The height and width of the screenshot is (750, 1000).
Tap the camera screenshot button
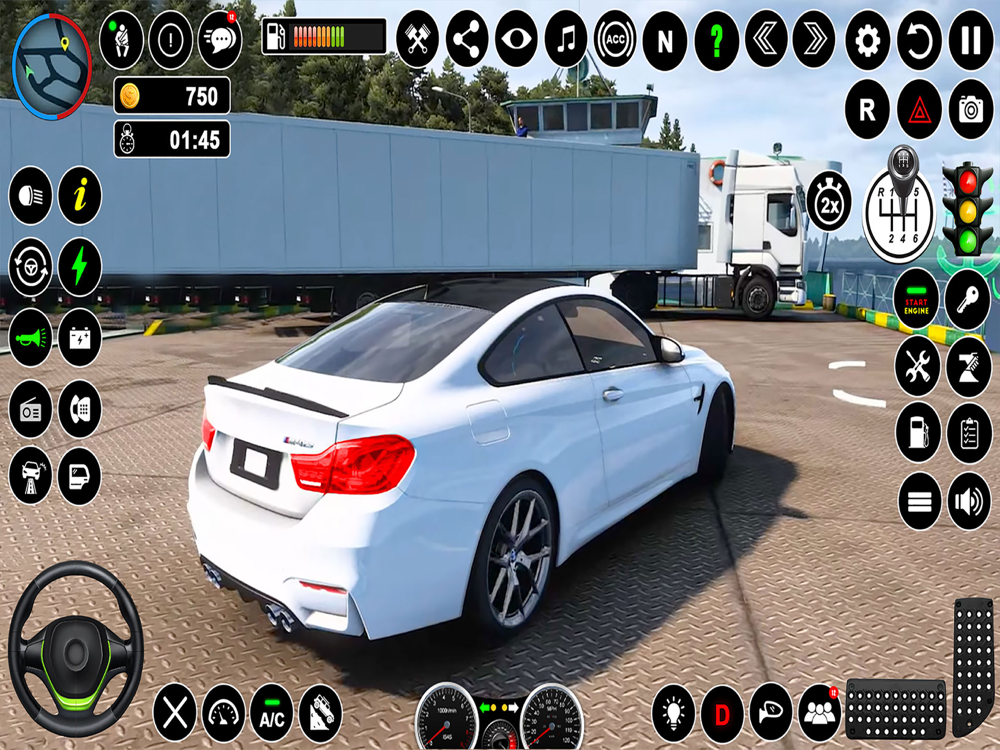[x=970, y=109]
